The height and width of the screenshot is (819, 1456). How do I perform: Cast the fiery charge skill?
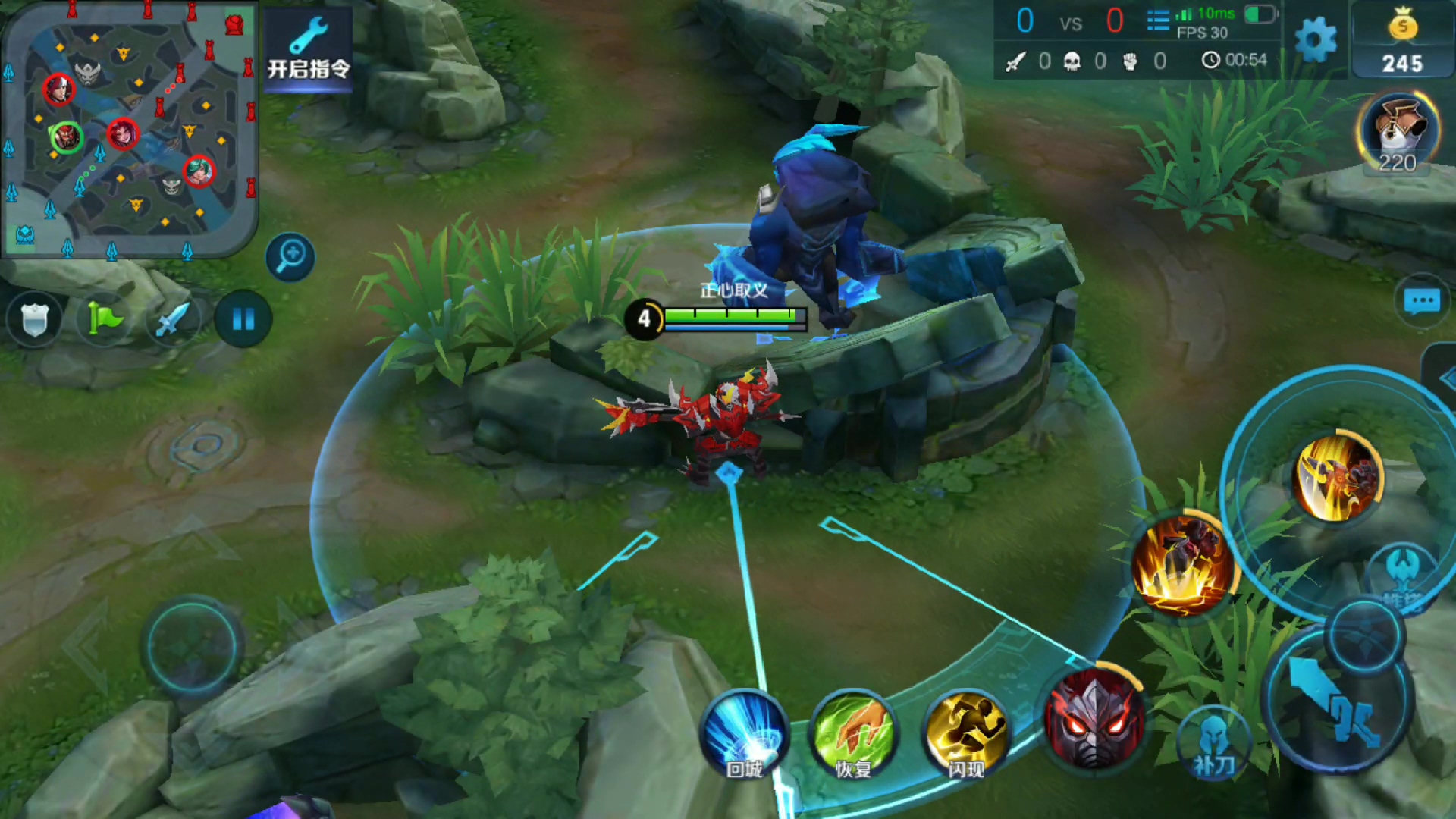[1336, 478]
